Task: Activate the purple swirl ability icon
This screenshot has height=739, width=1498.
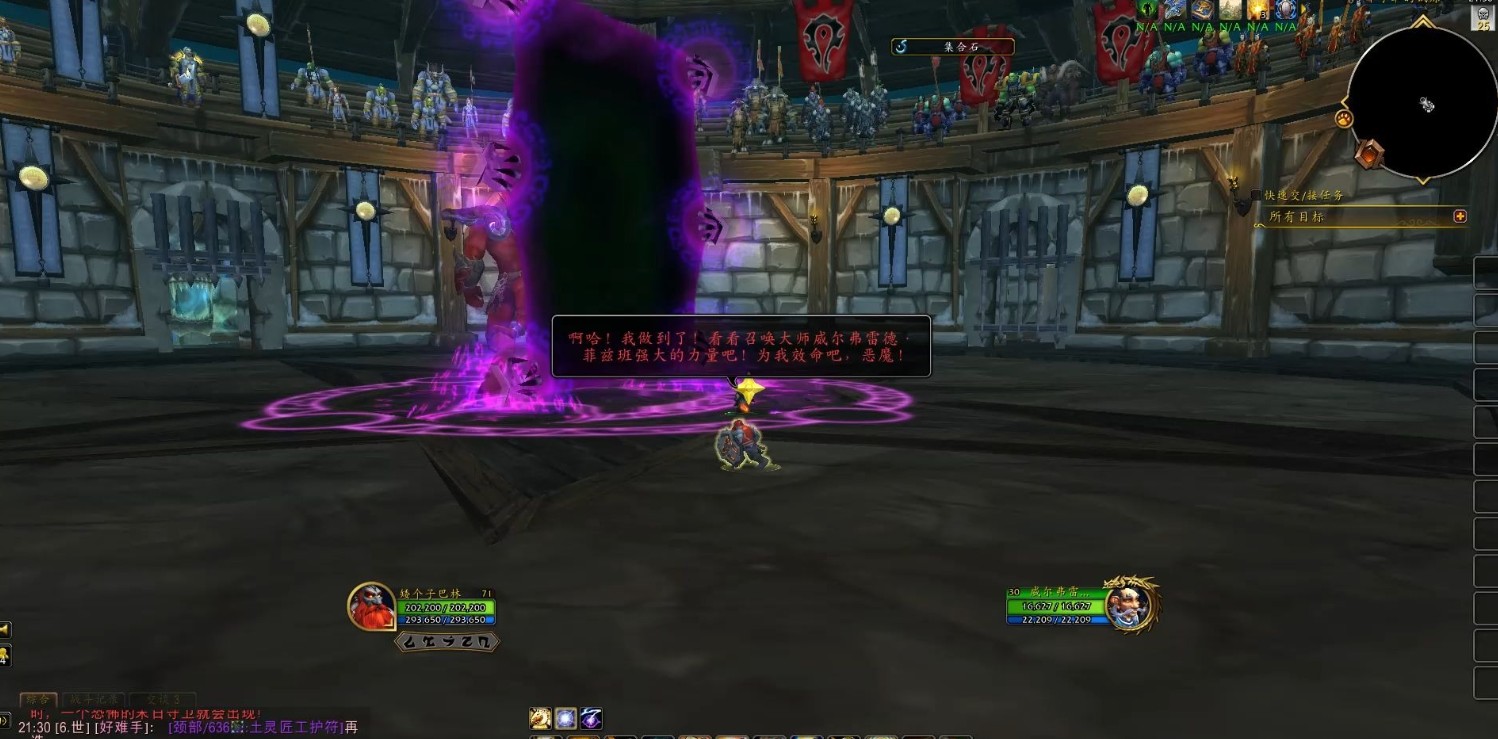Action: tap(591, 718)
